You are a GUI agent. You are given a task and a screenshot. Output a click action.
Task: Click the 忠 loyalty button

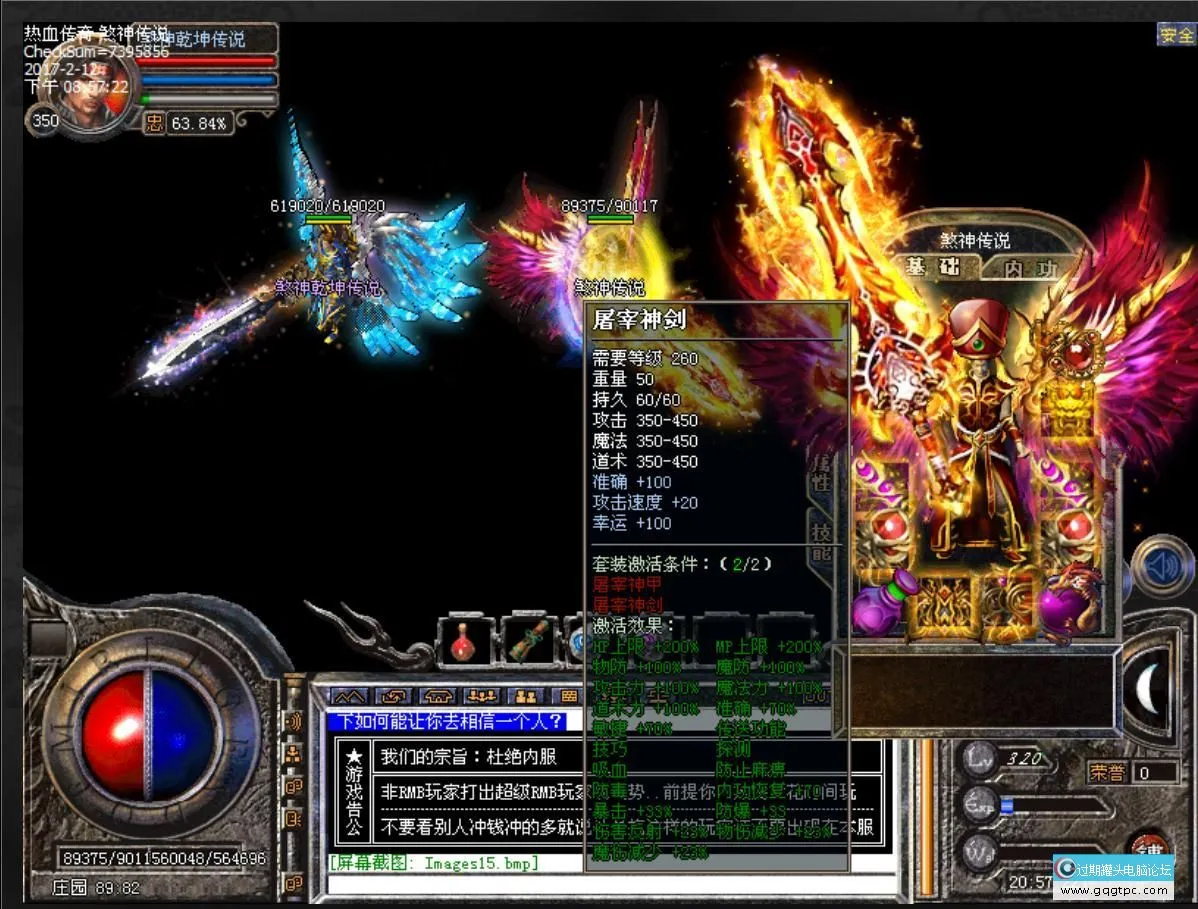[154, 123]
